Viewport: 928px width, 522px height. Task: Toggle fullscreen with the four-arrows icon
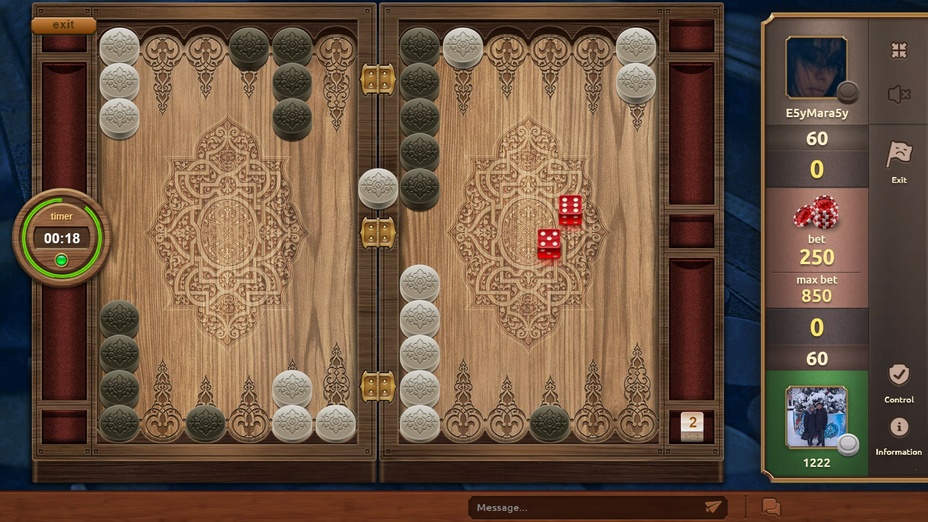[898, 51]
